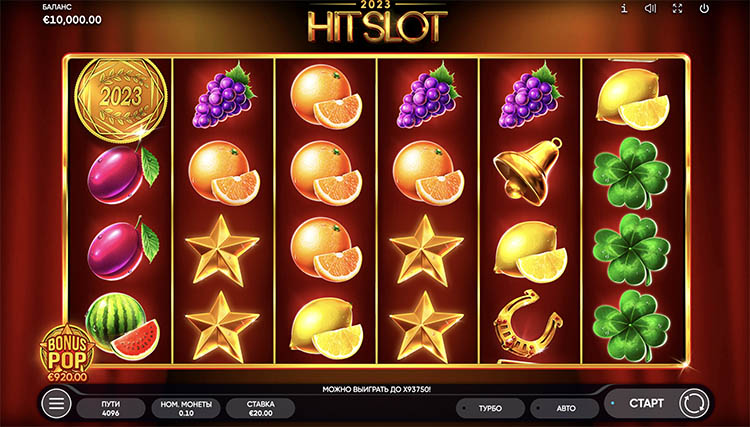Toggle ТУРБО fast spin mode
This screenshot has height=427, width=750.
coord(490,407)
